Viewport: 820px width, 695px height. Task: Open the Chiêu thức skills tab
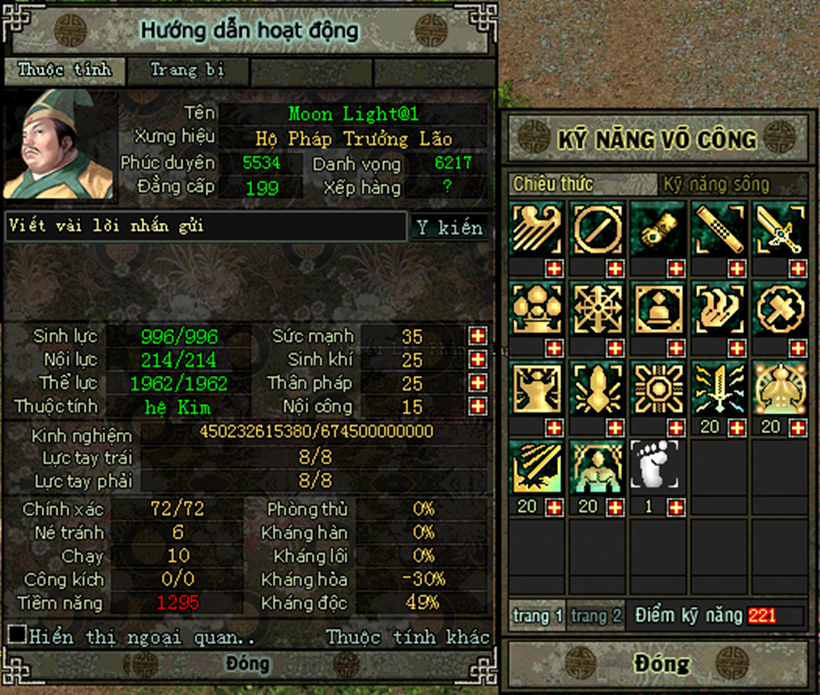553,185
